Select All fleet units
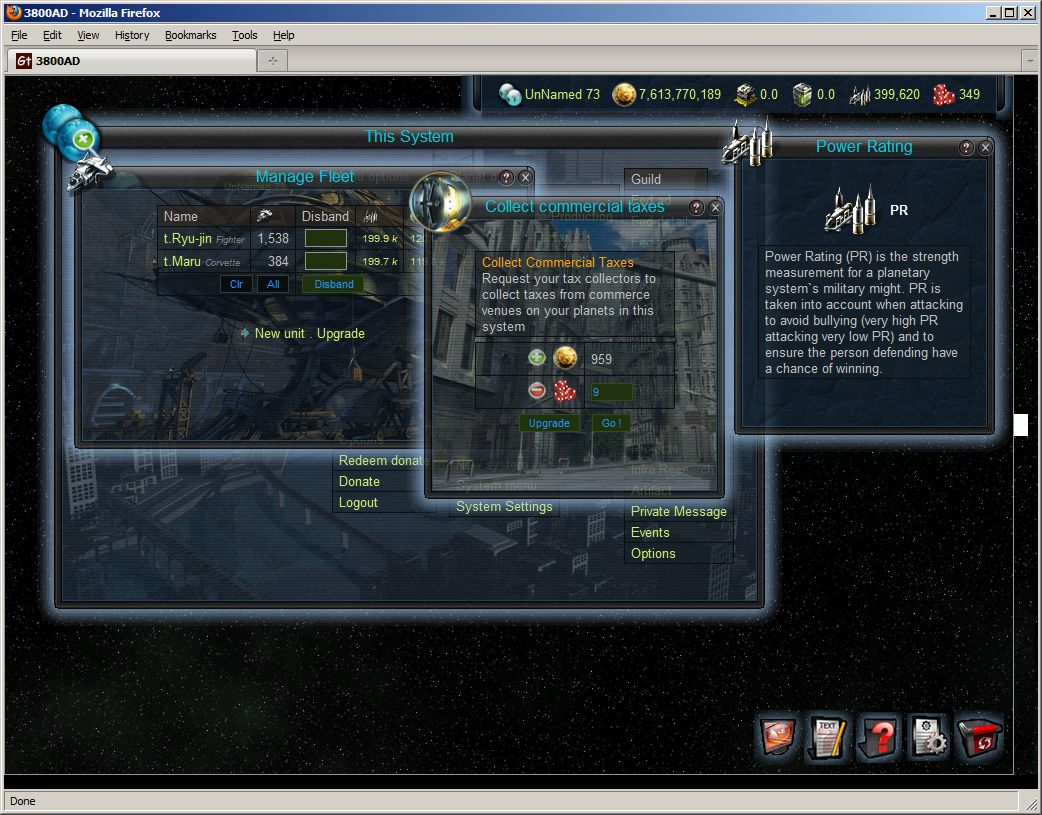The width and height of the screenshot is (1042, 815). pyautogui.click(x=272, y=284)
